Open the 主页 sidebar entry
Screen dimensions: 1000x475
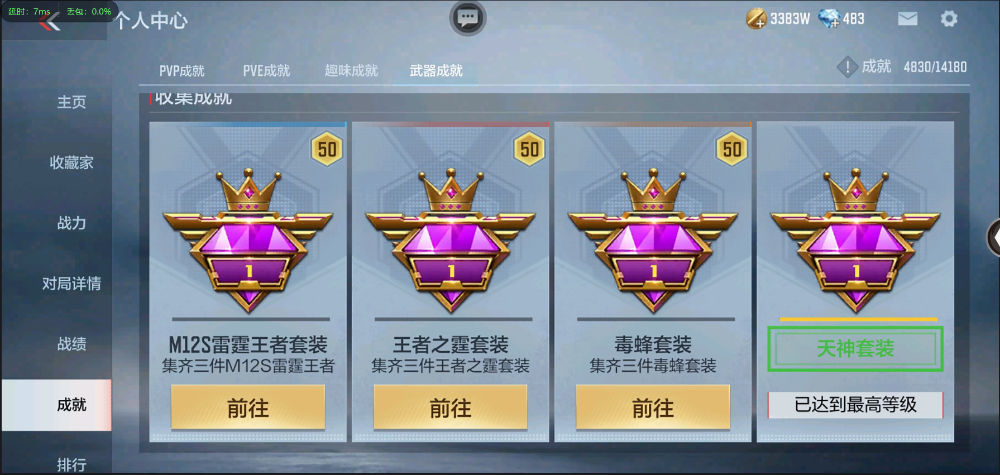(x=71, y=102)
